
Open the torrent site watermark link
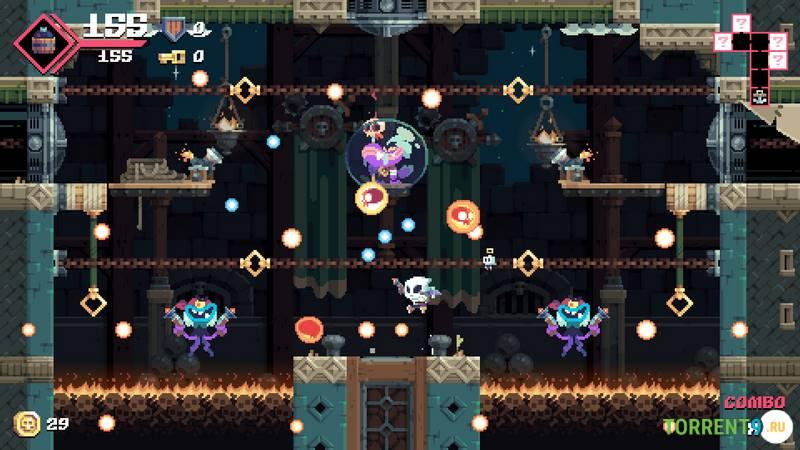(725, 427)
